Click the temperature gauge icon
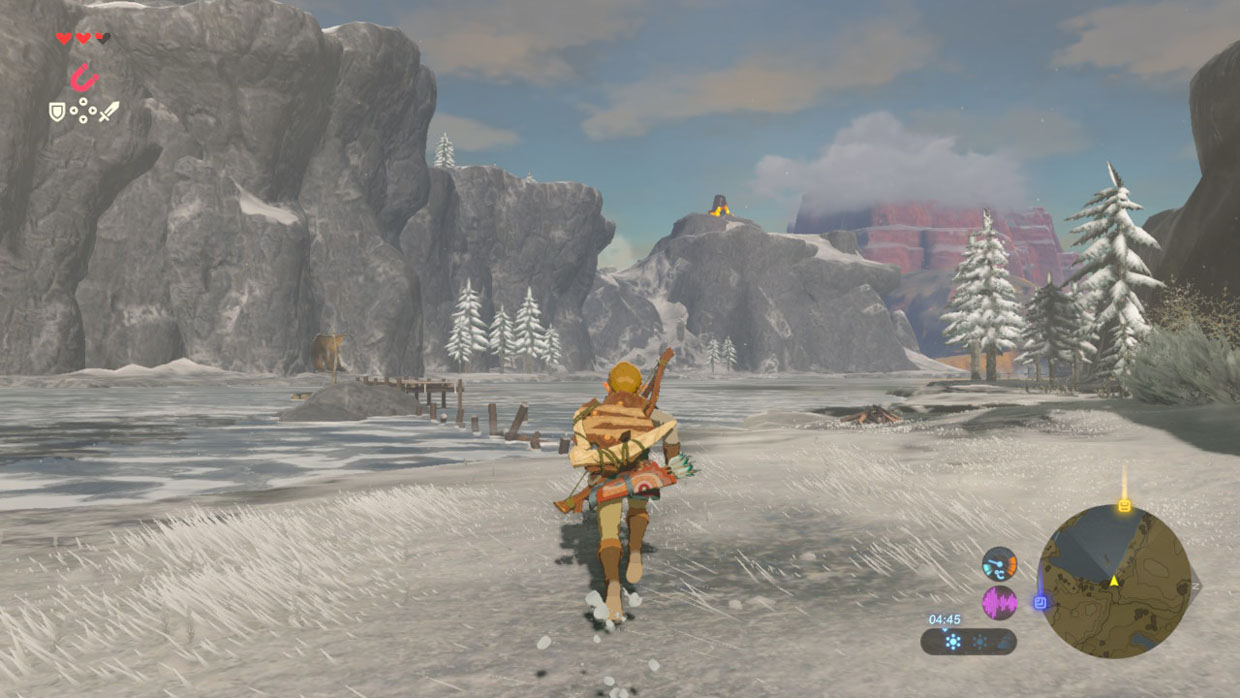Screen dimensions: 1240x698 click(x=999, y=564)
